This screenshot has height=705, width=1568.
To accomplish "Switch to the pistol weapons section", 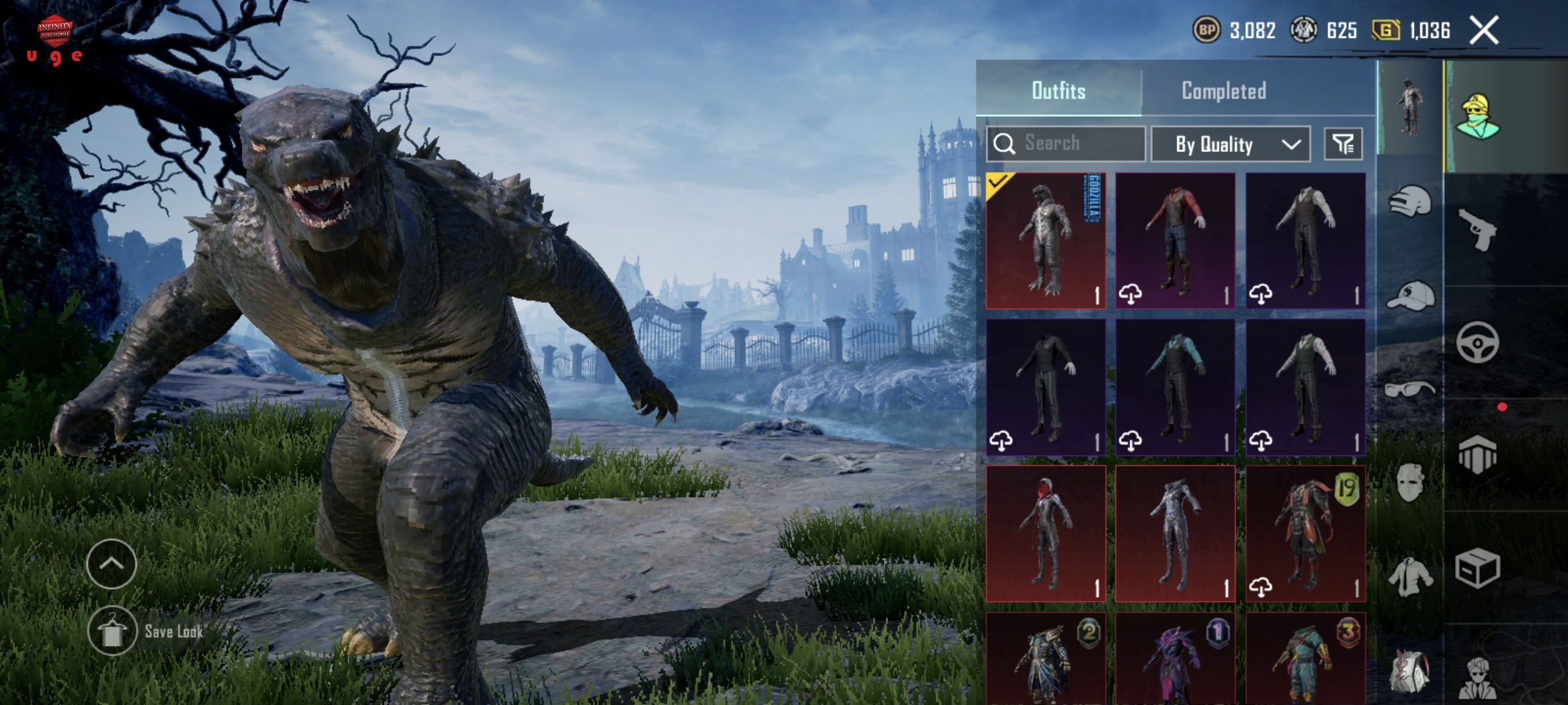I will tap(1477, 229).
